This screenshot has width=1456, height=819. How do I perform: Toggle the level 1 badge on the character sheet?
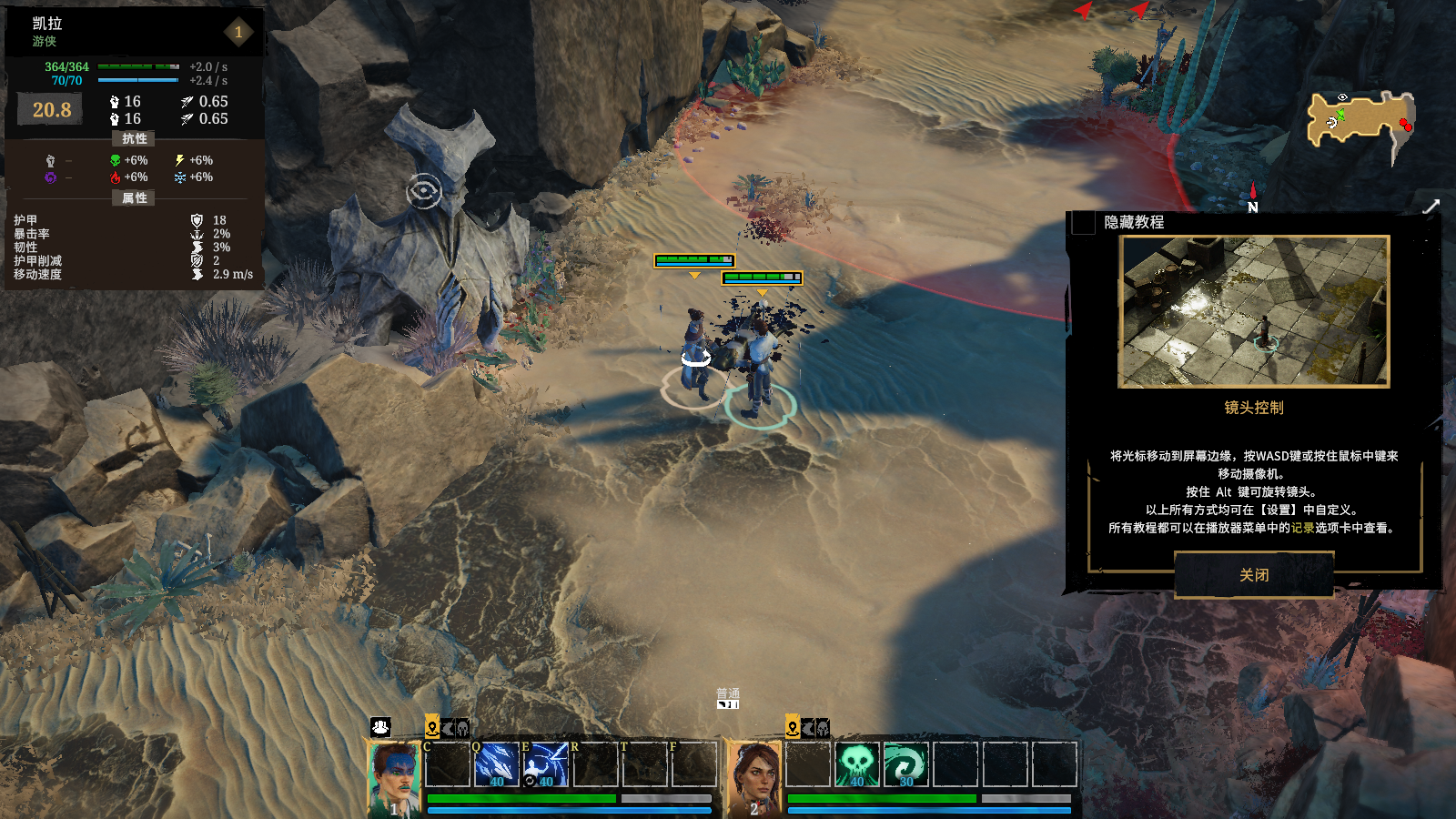238,32
